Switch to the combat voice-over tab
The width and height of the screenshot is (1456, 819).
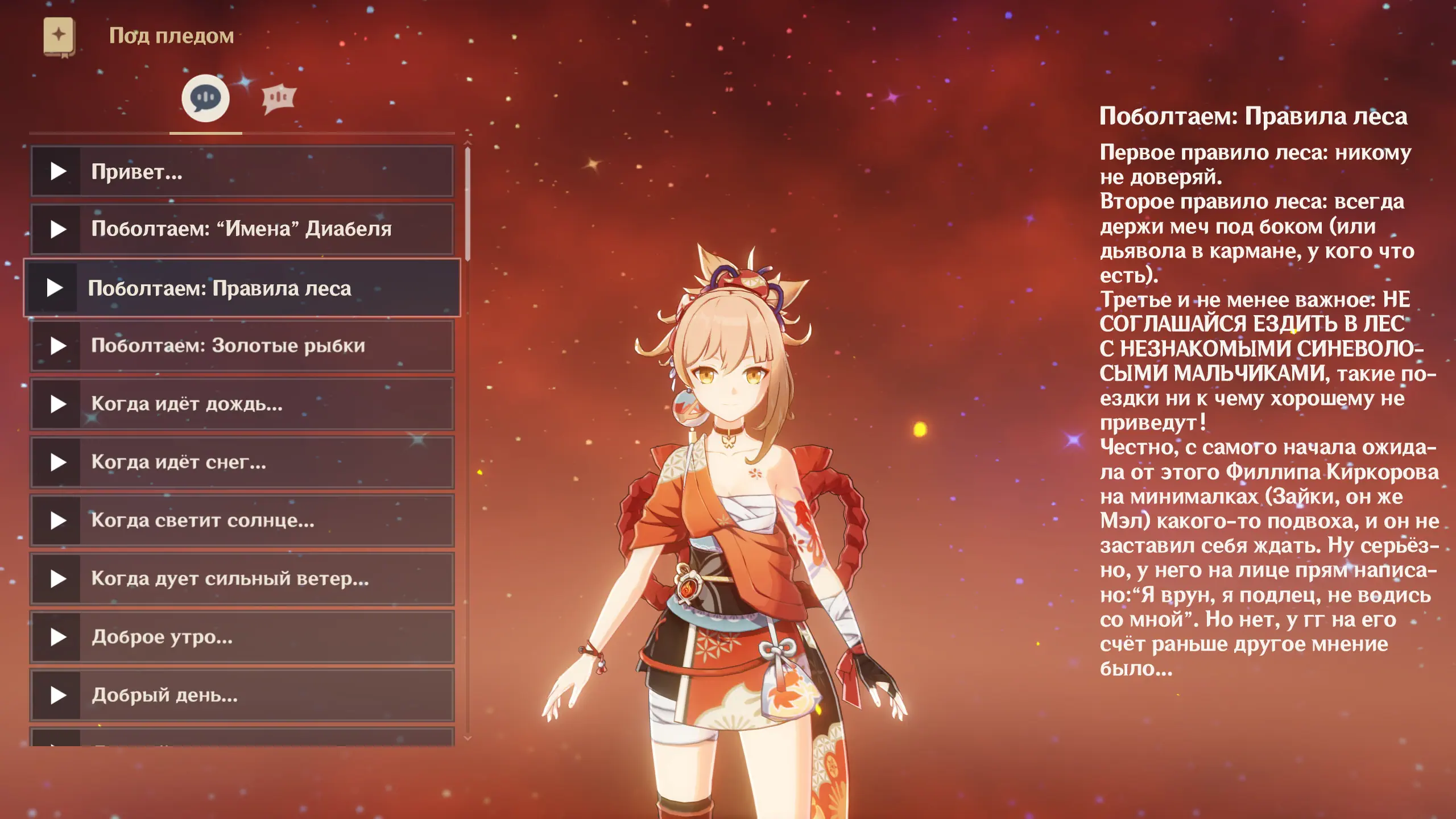click(x=278, y=98)
